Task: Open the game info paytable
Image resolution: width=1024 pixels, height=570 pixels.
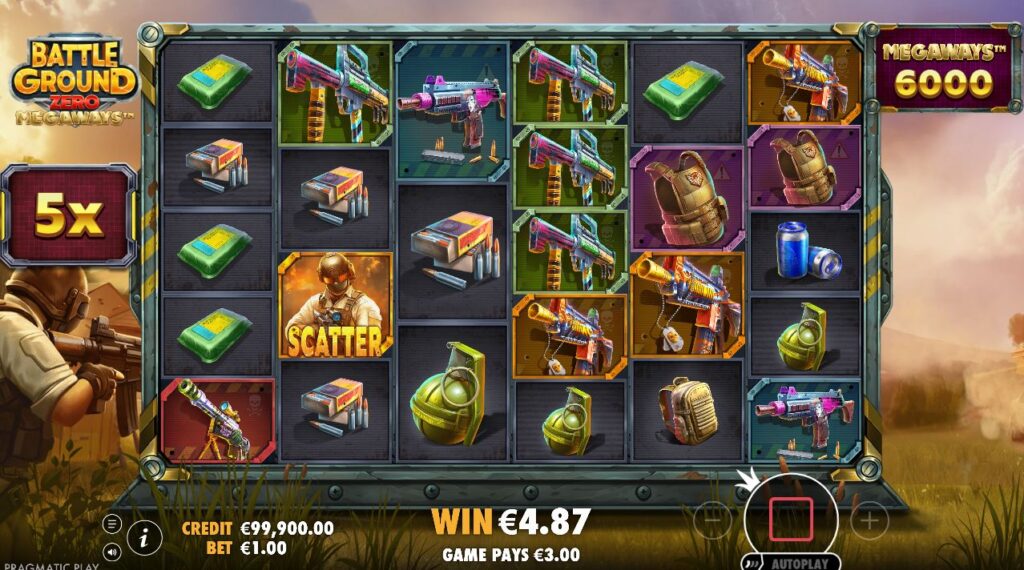Action: [144, 537]
